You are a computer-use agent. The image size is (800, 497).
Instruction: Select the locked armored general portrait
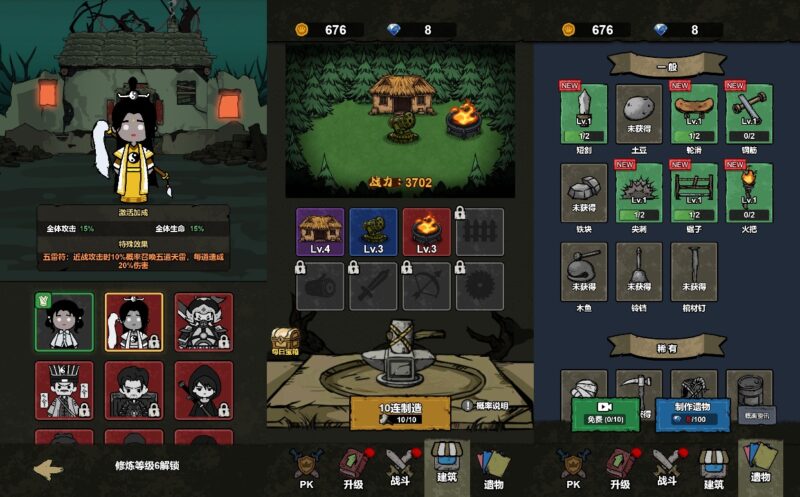pyautogui.click(x=204, y=322)
